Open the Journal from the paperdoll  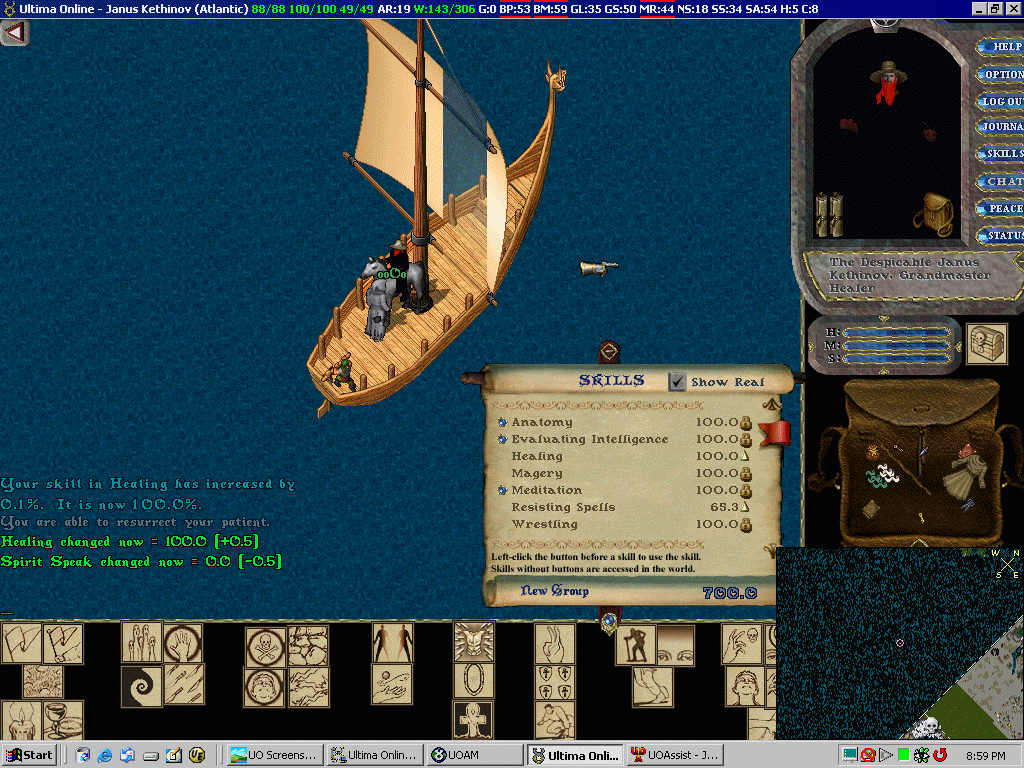click(1002, 127)
